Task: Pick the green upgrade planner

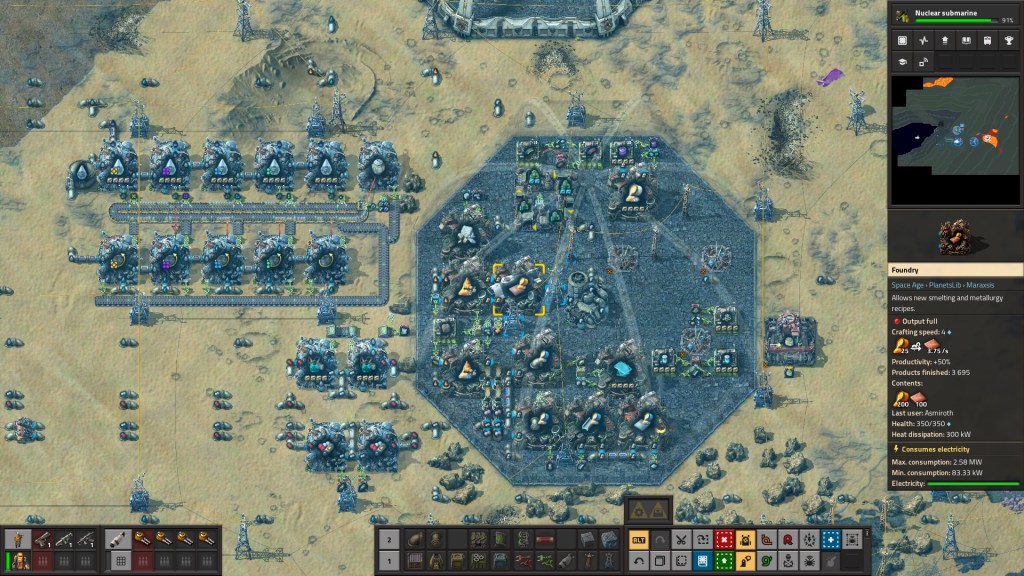Action: coord(725,560)
